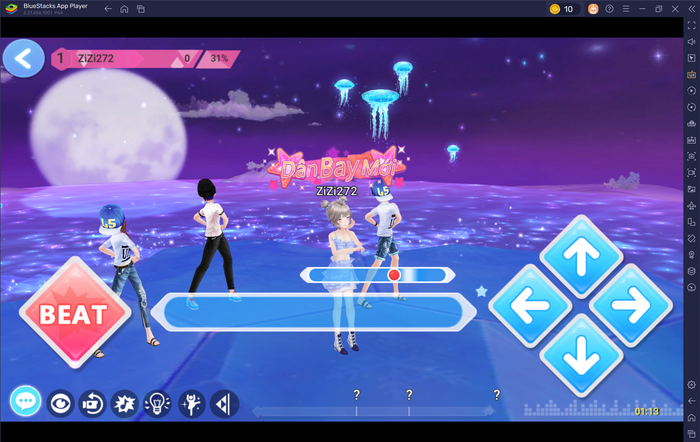Reset the camera view icon

(x=93, y=403)
